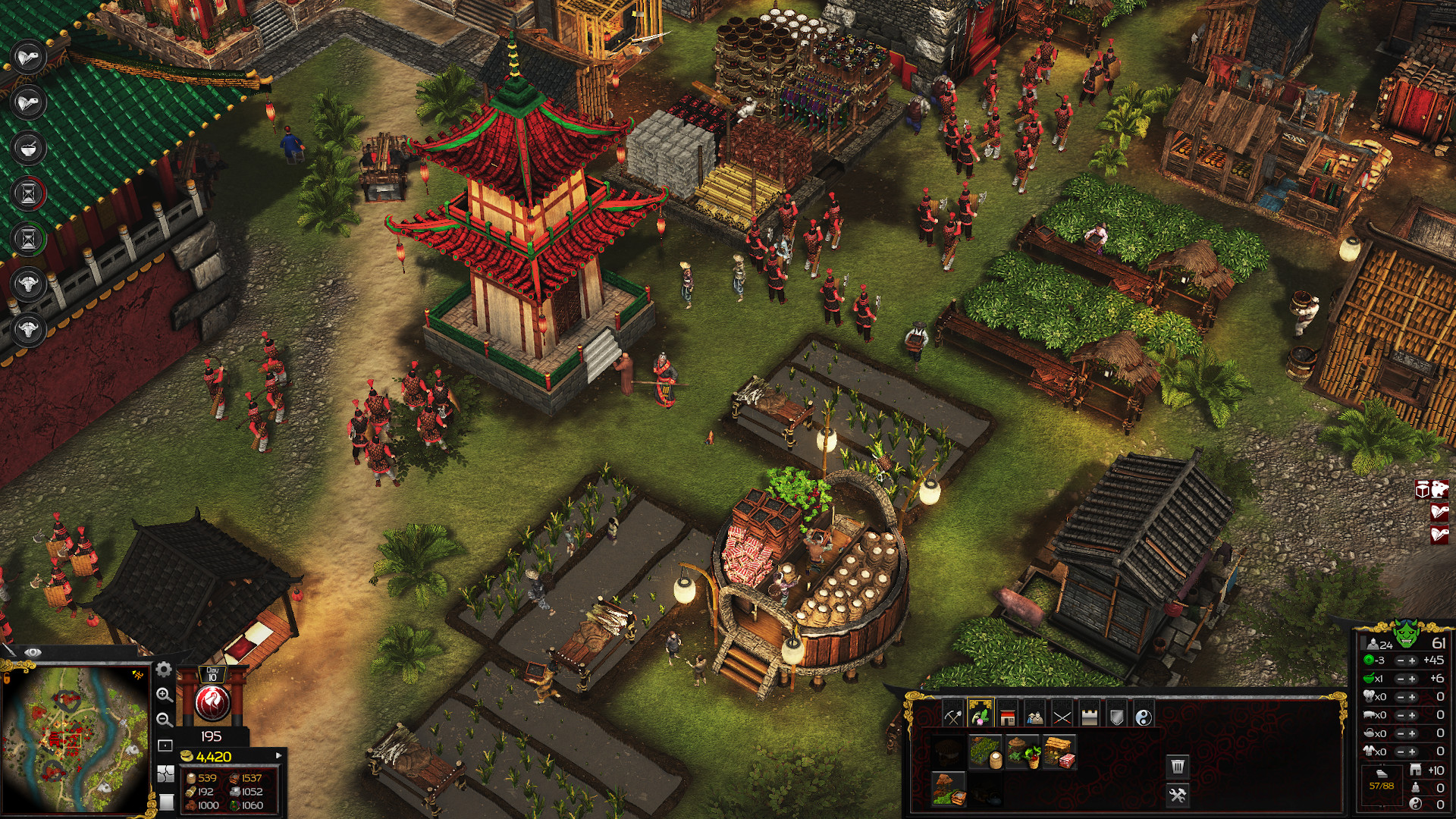Select the hourglass notification with red ring
The width and height of the screenshot is (1456, 819).
tap(28, 193)
